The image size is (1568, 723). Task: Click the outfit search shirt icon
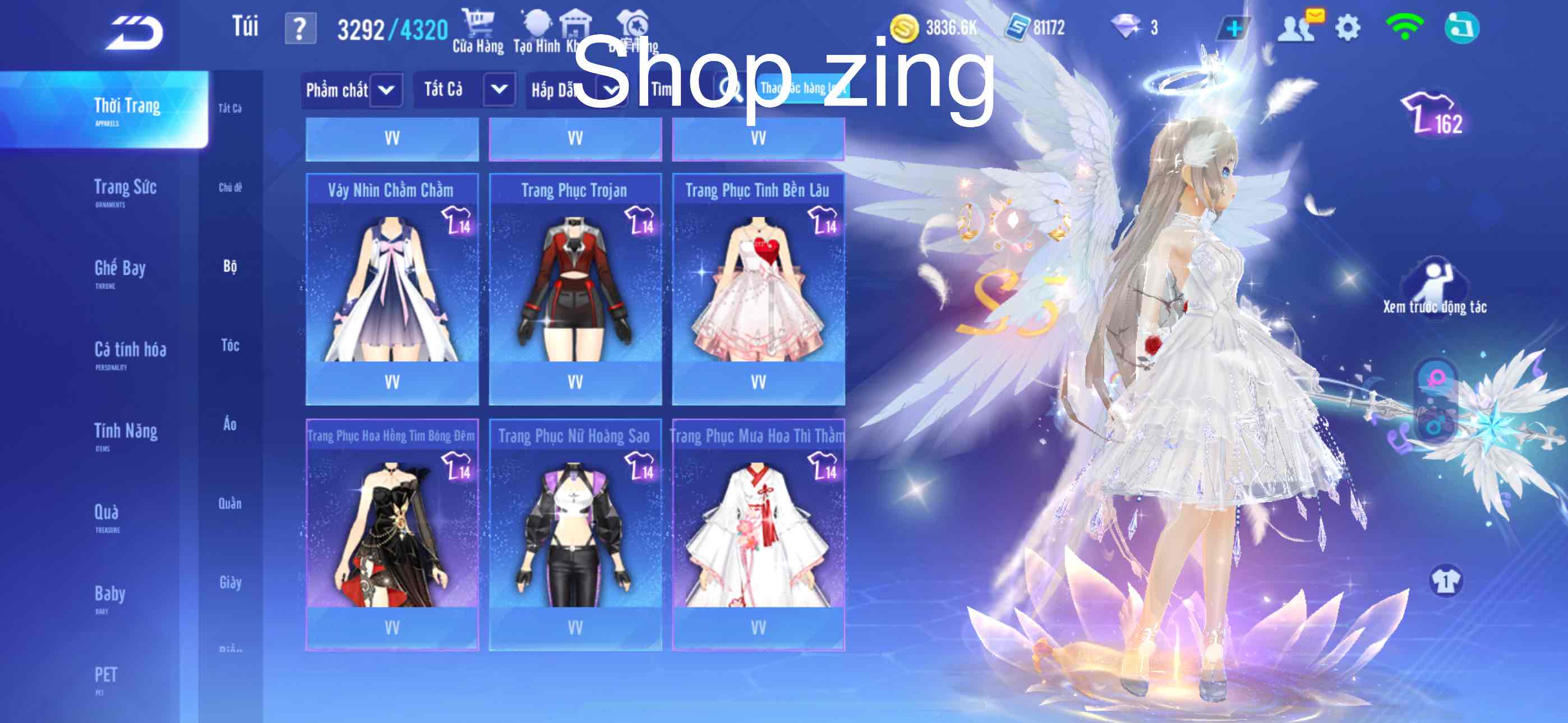(633, 23)
